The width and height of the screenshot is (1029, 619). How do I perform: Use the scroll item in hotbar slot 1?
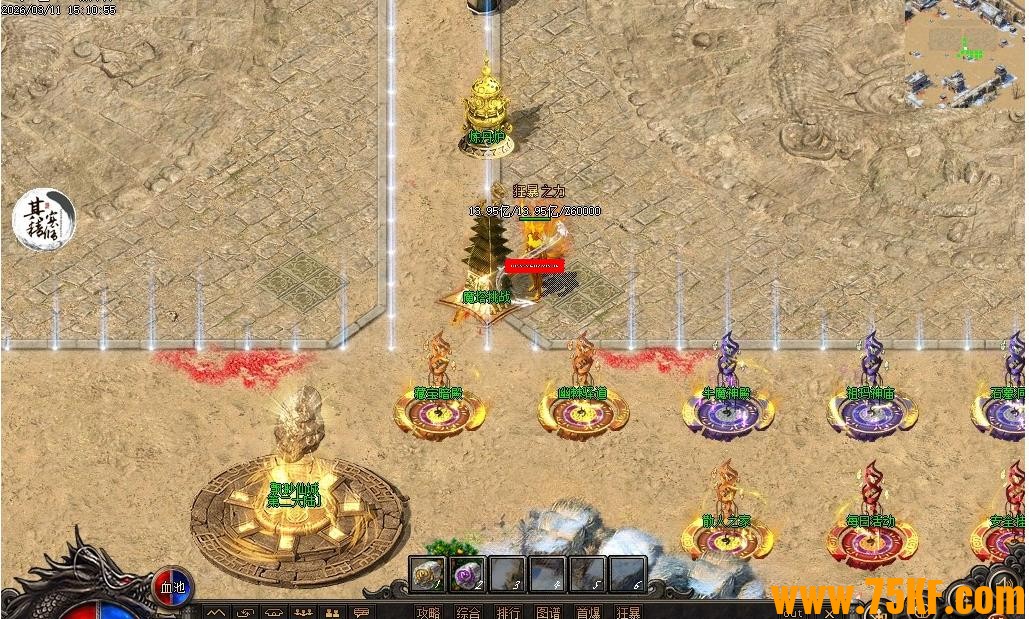(x=428, y=574)
